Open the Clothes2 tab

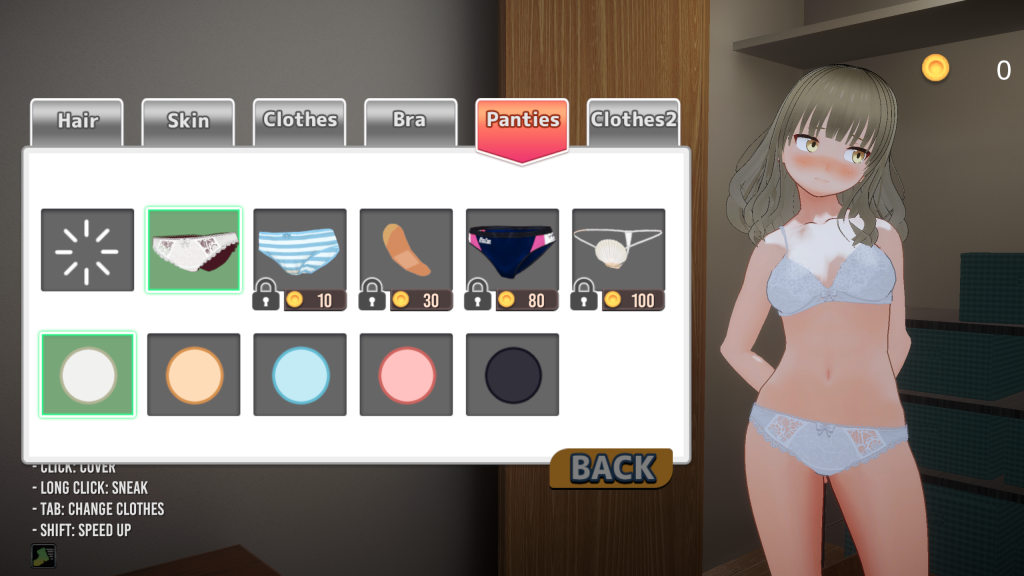(633, 120)
